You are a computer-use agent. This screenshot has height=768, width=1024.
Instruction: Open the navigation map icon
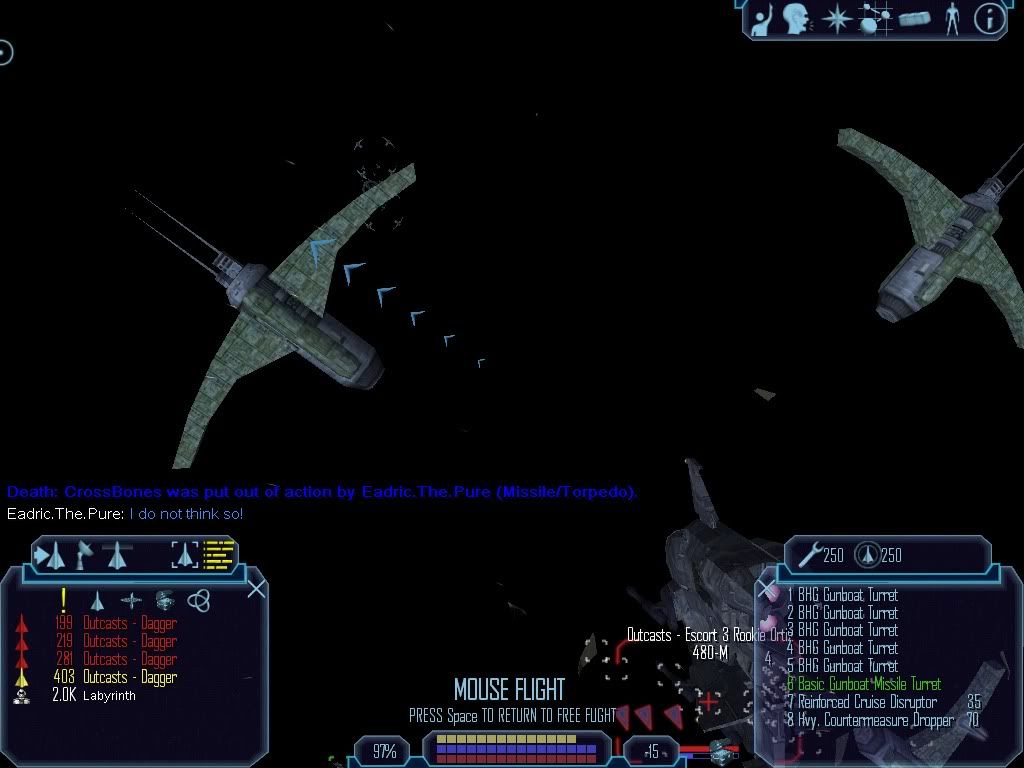pyautogui.click(x=874, y=18)
